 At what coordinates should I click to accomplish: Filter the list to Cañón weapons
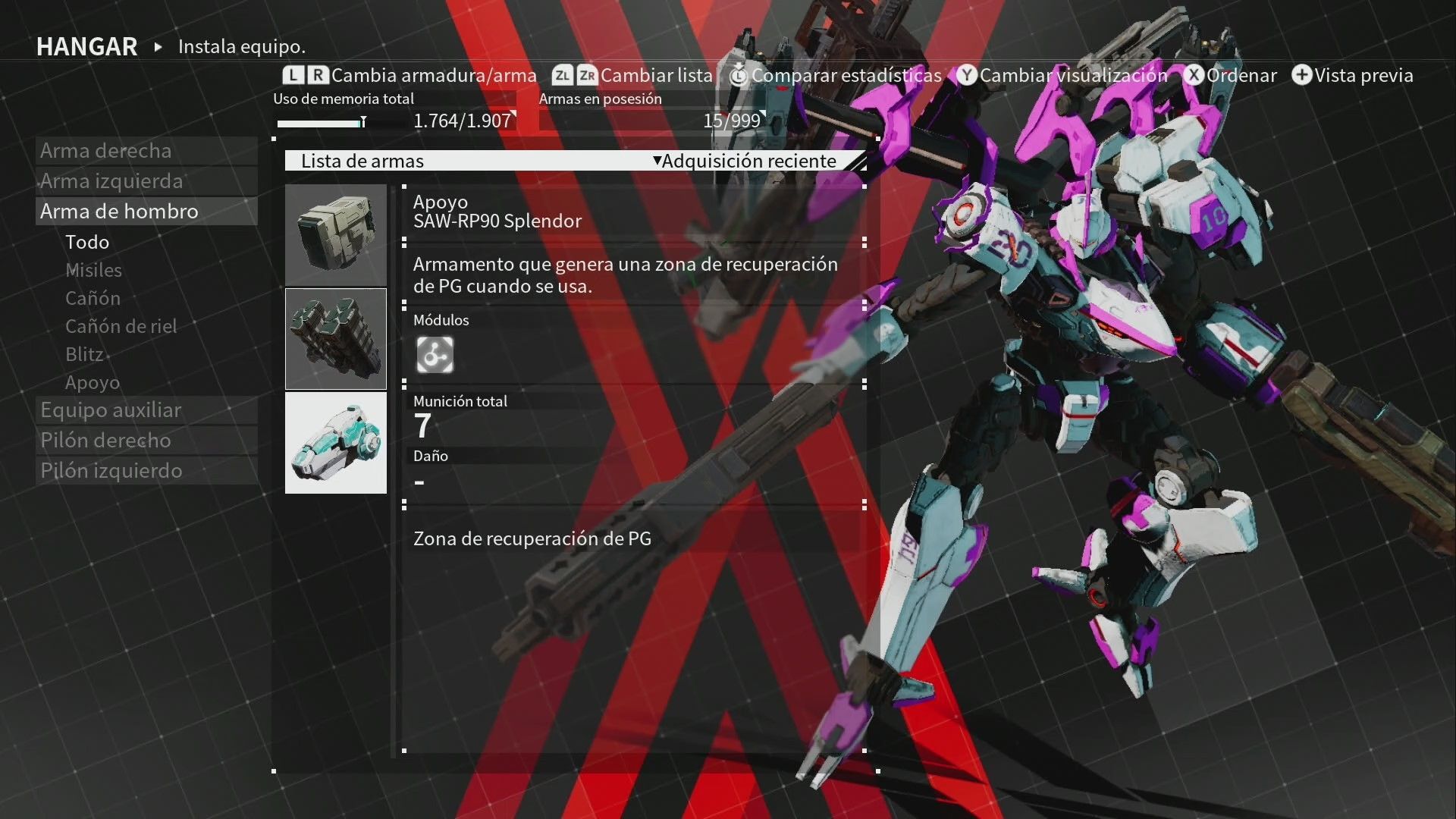[x=93, y=298]
